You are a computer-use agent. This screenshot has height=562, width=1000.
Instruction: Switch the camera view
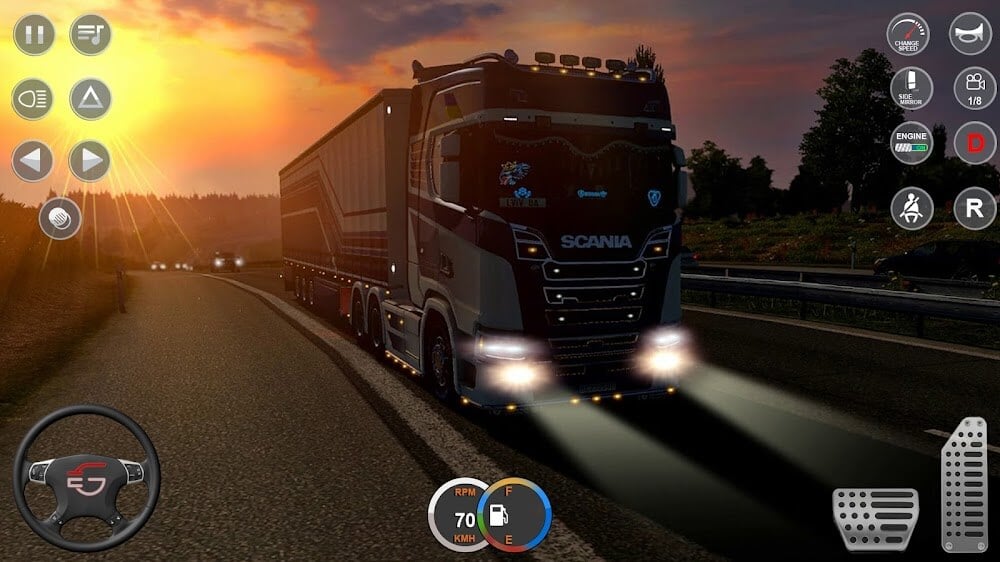click(974, 88)
